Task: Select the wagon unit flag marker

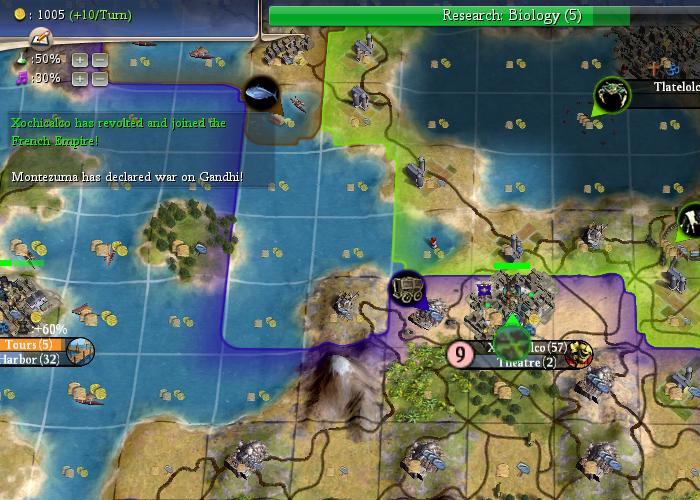Action: (407, 288)
